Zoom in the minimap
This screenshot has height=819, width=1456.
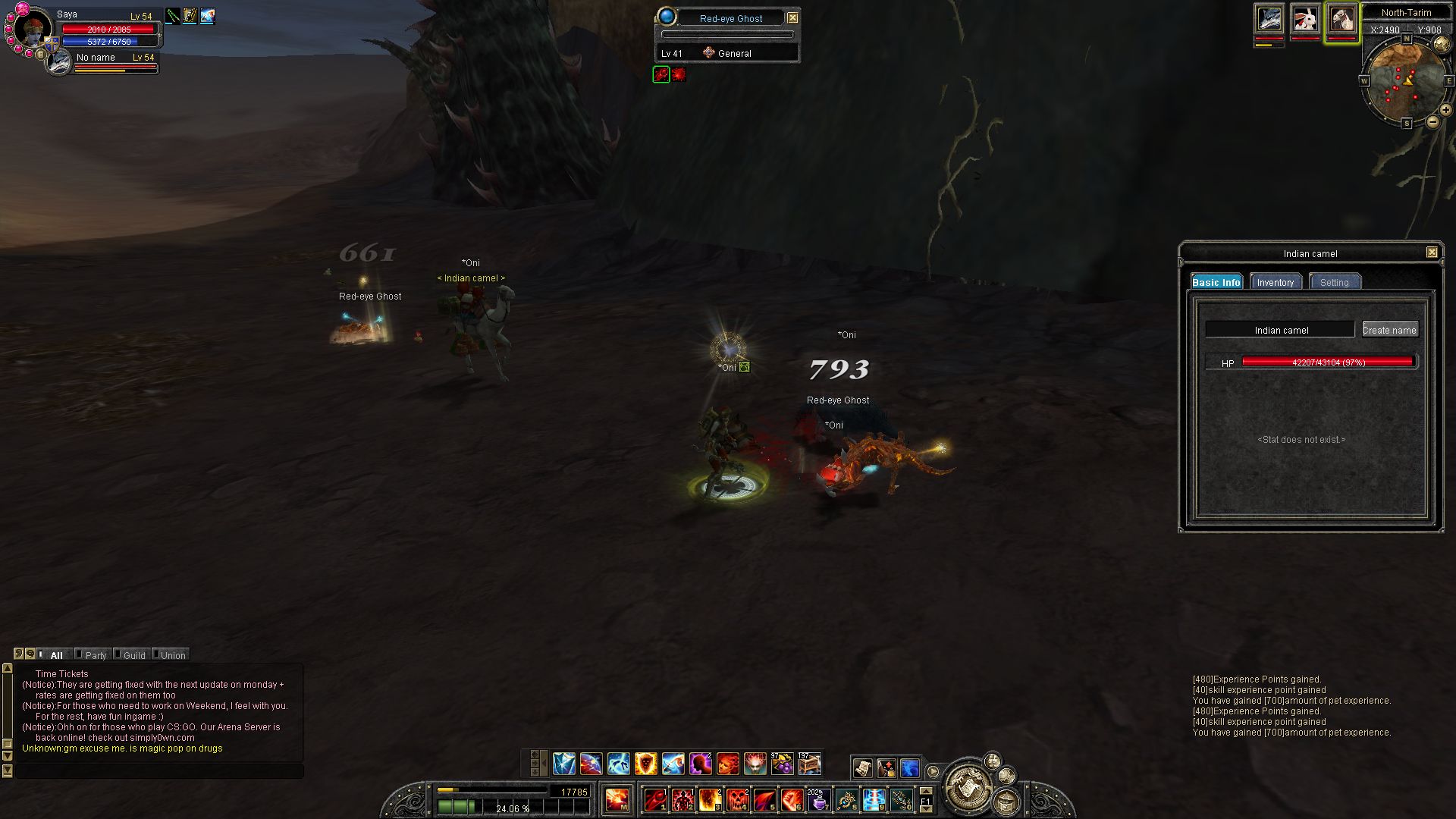click(1445, 111)
